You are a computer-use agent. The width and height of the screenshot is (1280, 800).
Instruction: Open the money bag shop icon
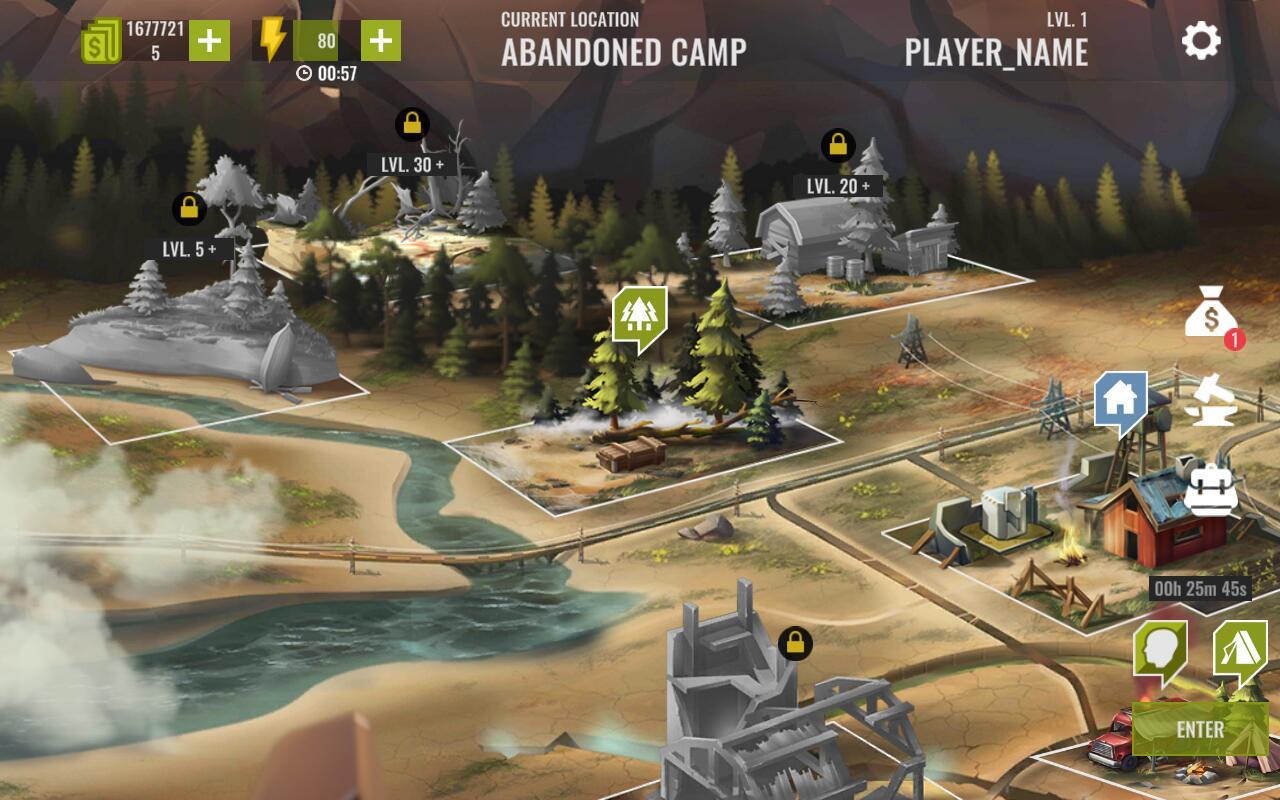tap(1211, 314)
